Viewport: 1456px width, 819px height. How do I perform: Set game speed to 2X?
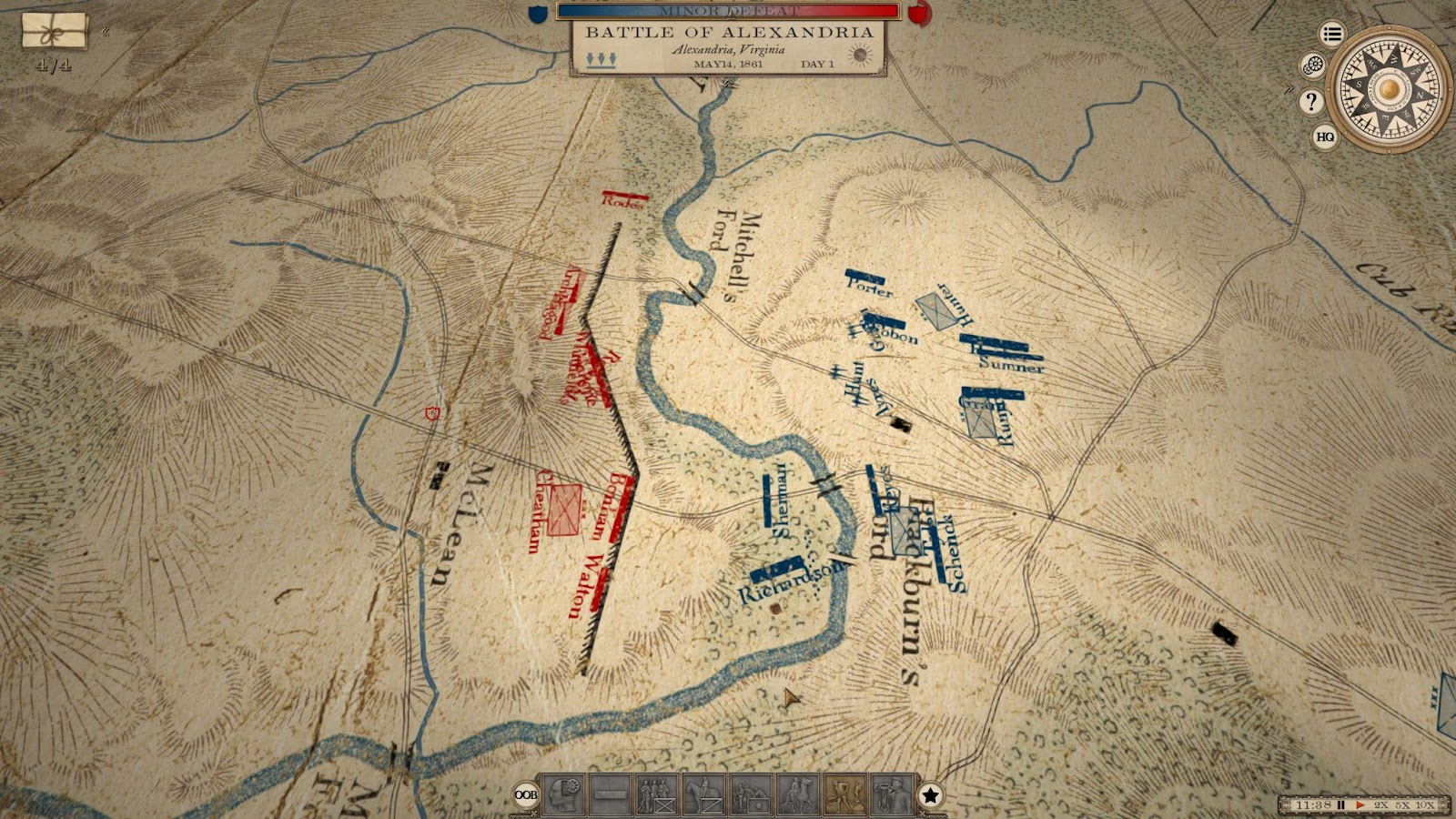click(1381, 805)
